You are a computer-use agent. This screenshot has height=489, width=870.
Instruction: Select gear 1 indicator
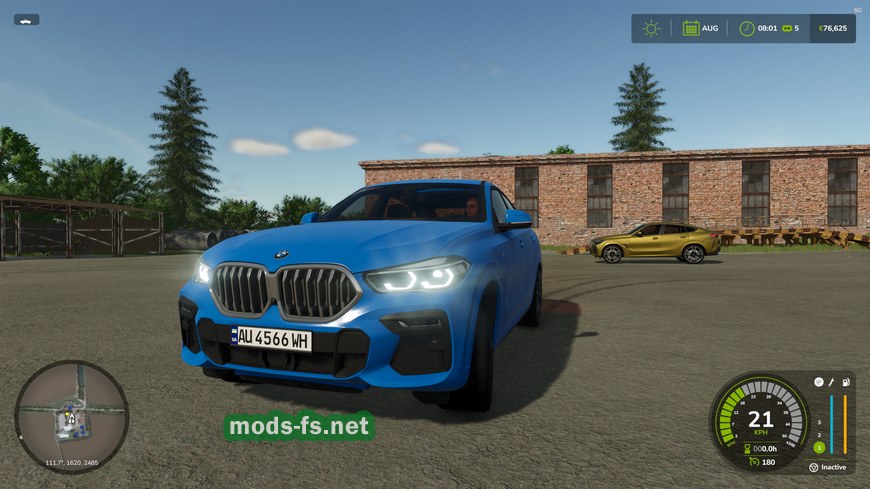[x=818, y=447]
